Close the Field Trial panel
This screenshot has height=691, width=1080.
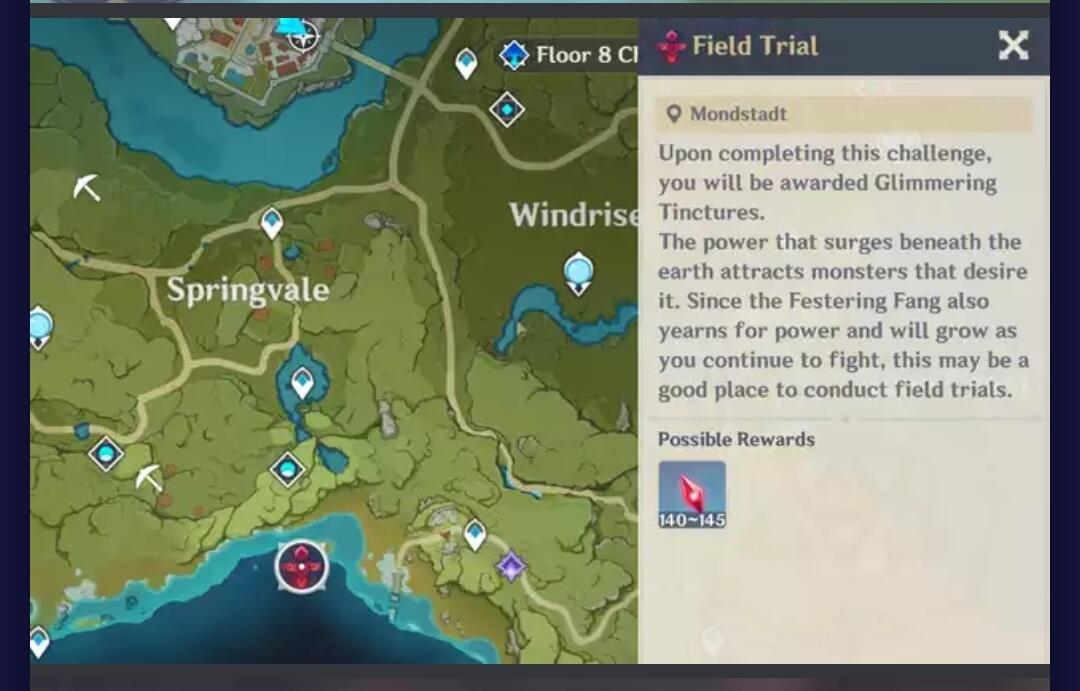pyautogui.click(x=1013, y=45)
